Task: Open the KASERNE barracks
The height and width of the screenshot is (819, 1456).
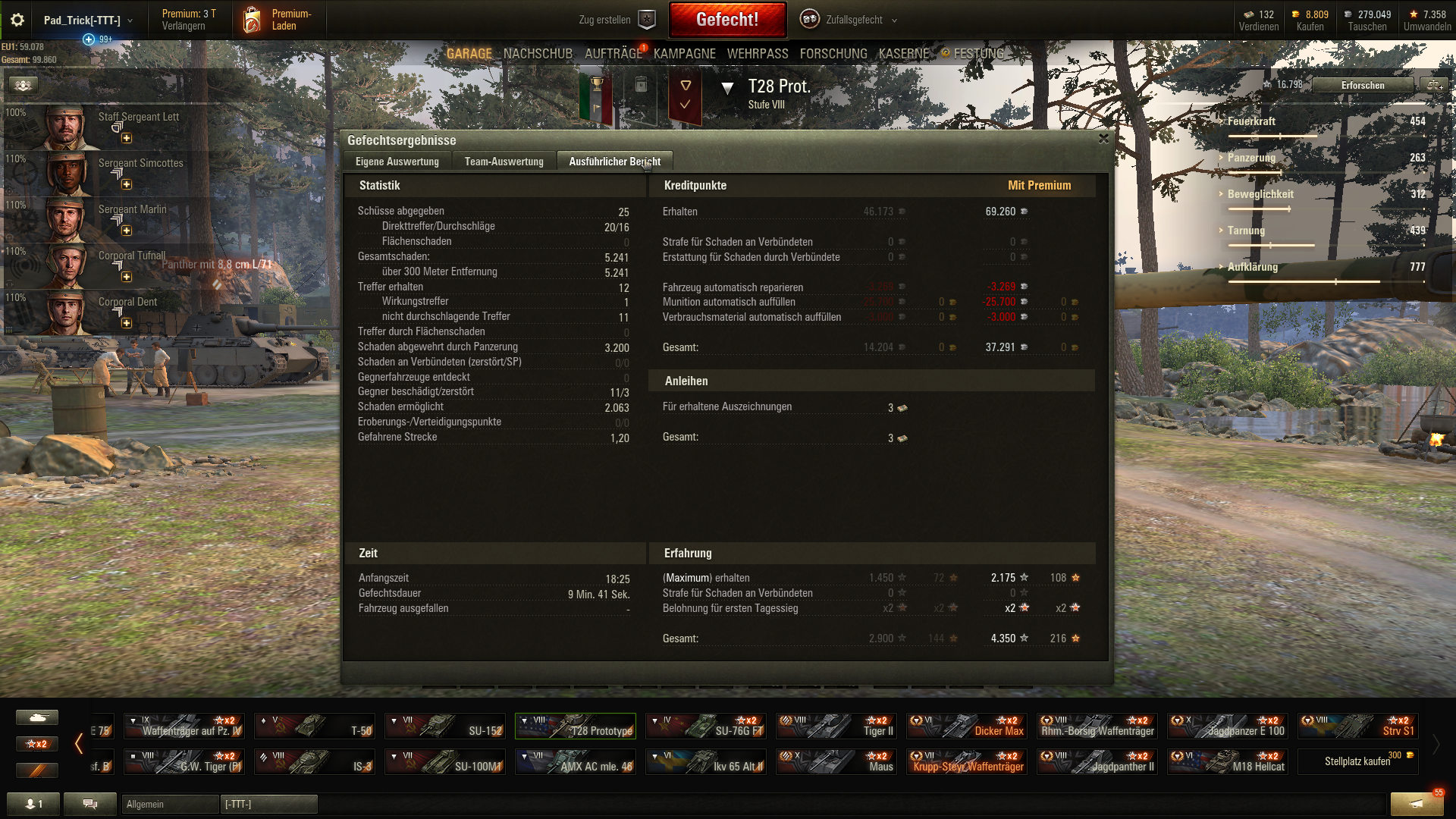Action: pos(903,54)
